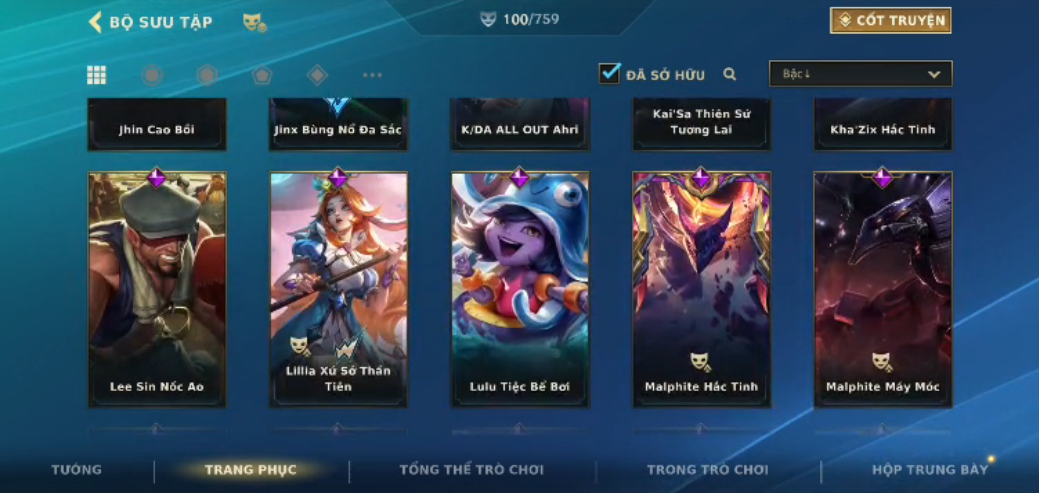Image resolution: width=1039 pixels, height=493 pixels.
Task: Go back from Bộ Sưu Tập
Action: click(96, 22)
